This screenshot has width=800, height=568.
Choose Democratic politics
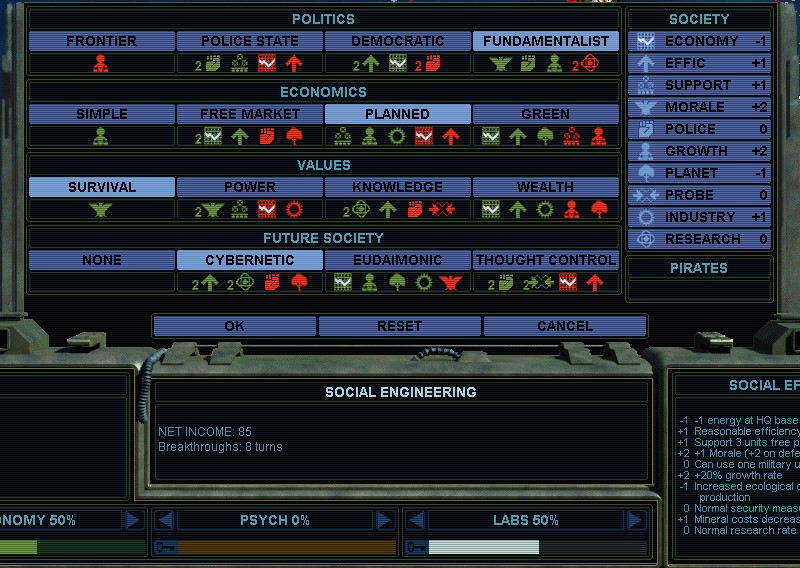pos(398,41)
